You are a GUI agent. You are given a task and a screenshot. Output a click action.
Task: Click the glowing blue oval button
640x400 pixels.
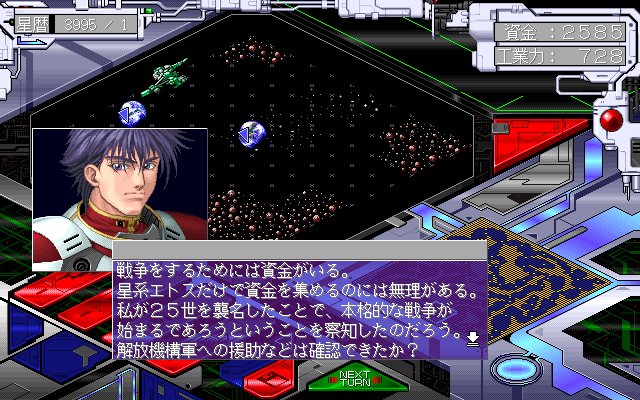click(516, 367)
